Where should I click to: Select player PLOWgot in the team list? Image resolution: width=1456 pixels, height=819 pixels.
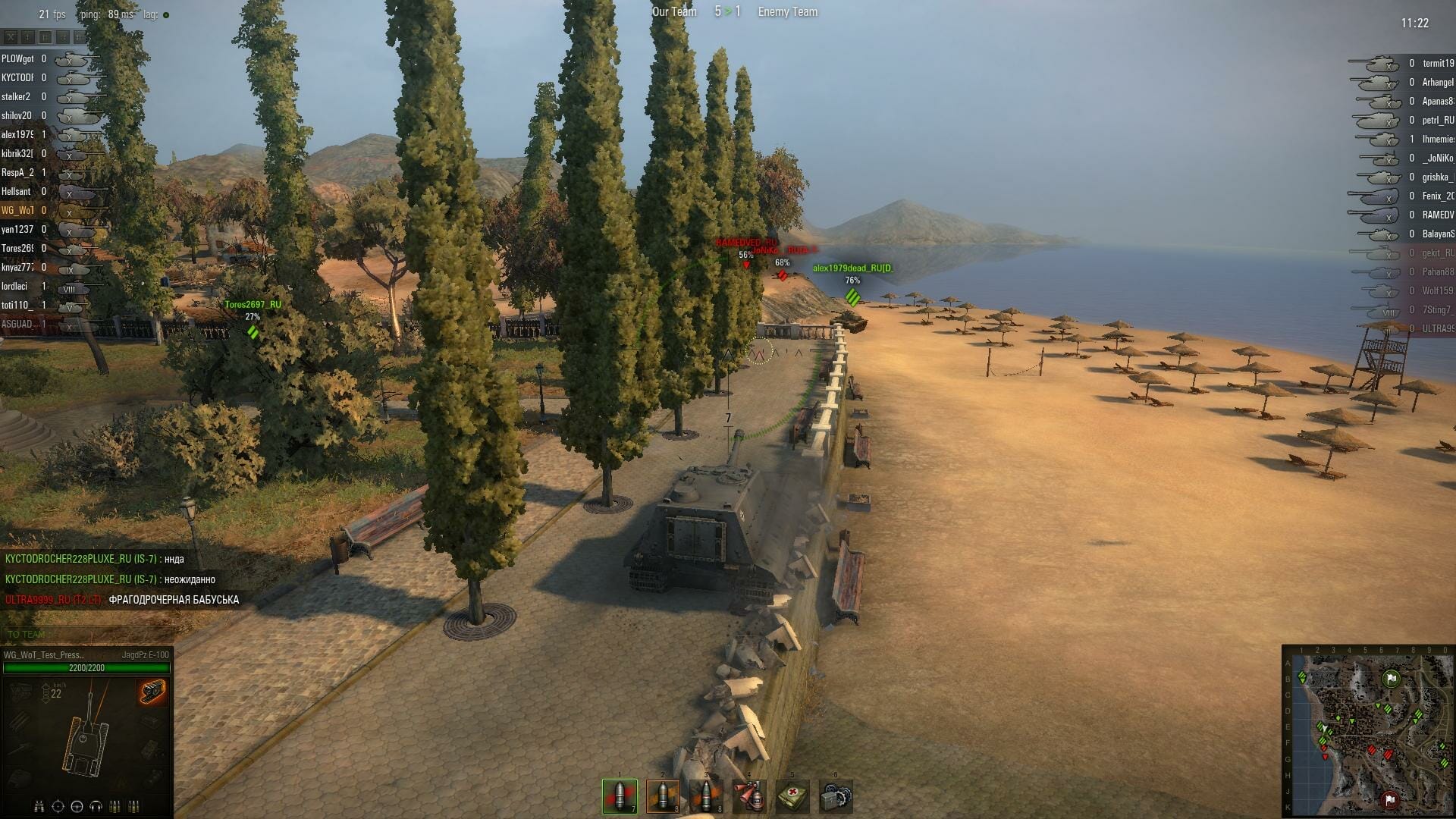(17, 59)
